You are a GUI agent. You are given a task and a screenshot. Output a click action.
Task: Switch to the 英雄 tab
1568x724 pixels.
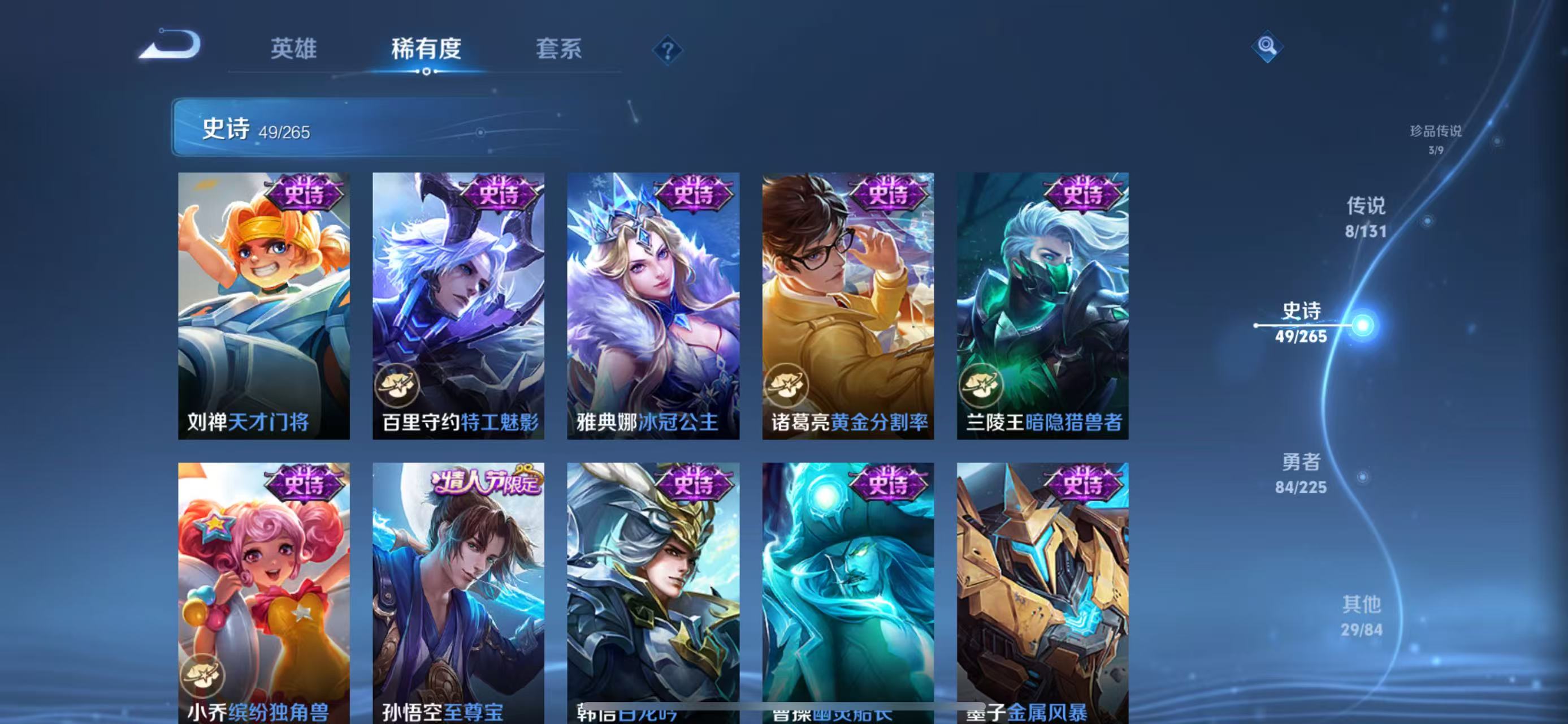tap(293, 49)
